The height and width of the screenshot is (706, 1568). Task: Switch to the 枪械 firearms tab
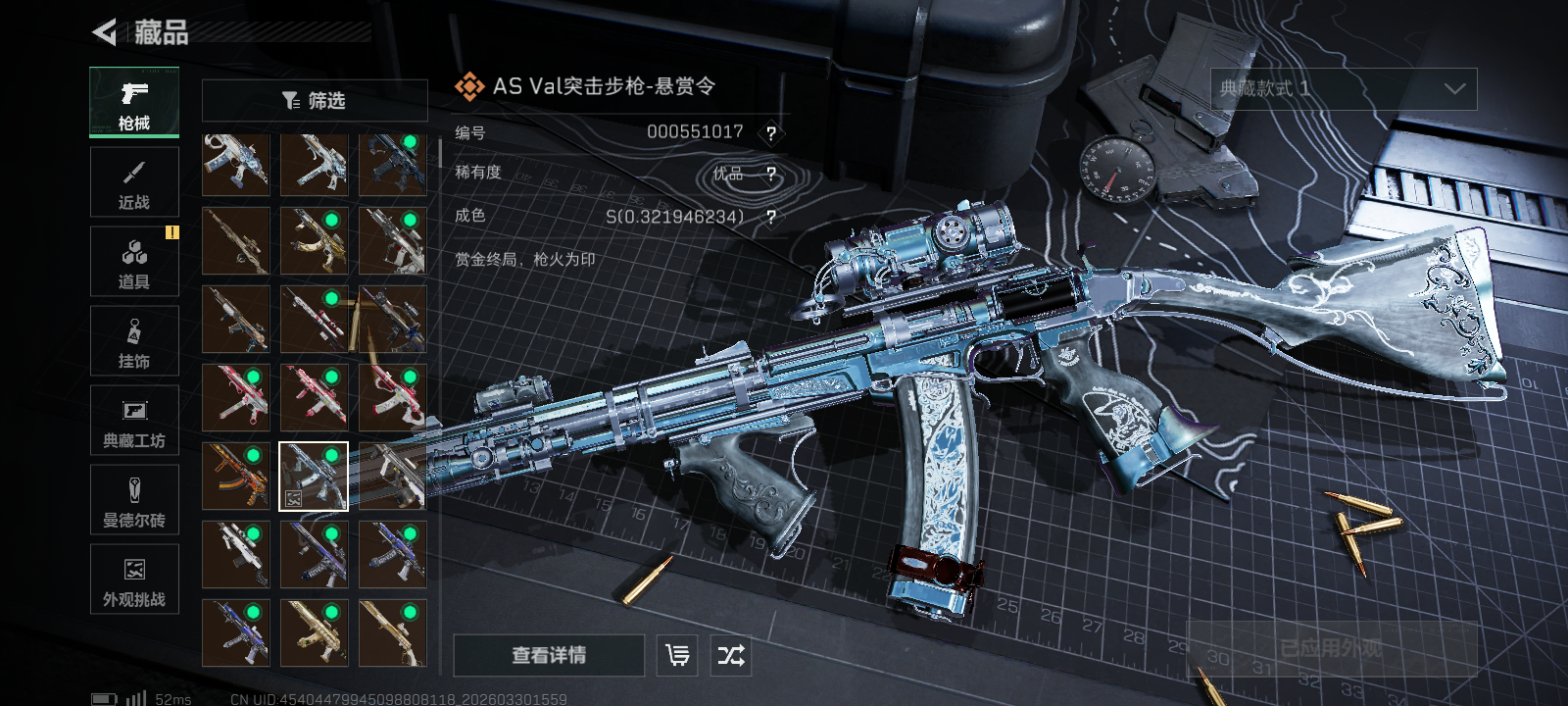point(134,102)
